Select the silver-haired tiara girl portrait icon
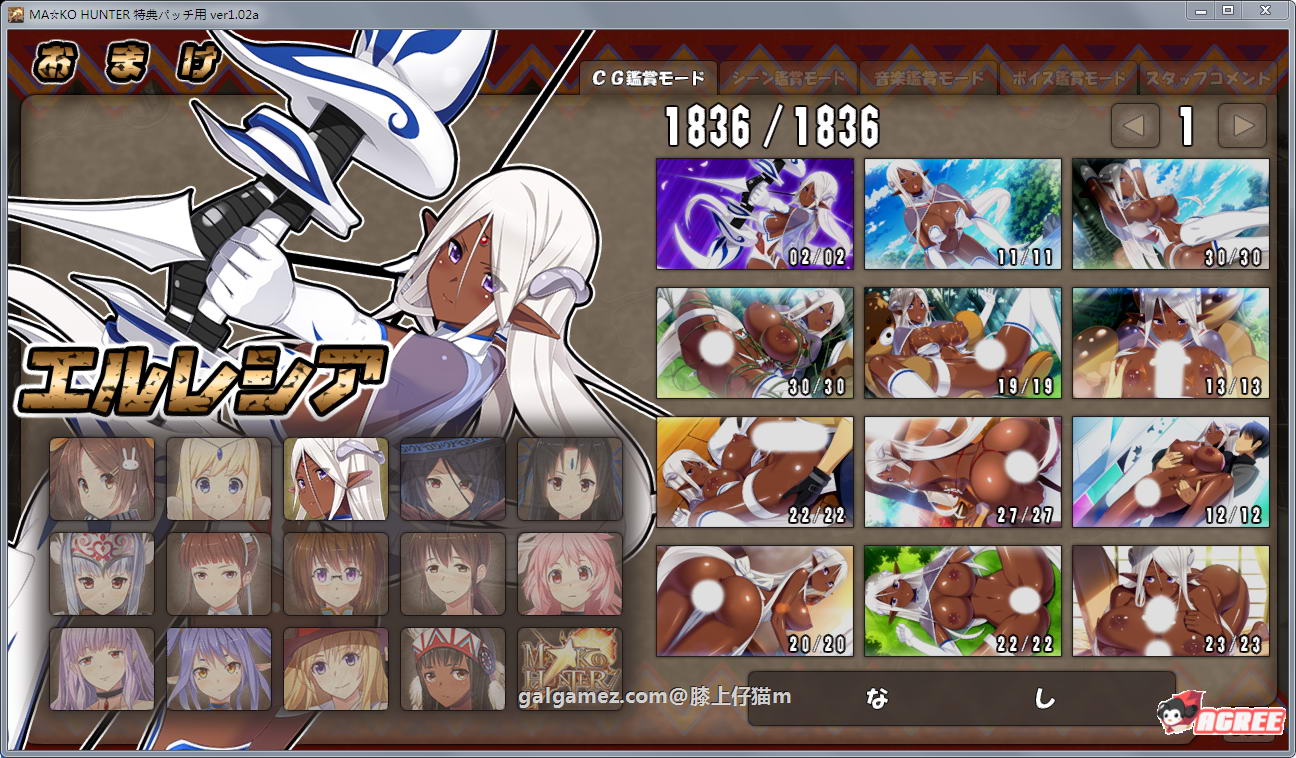Screen dimensions: 1296x758 (x=102, y=574)
